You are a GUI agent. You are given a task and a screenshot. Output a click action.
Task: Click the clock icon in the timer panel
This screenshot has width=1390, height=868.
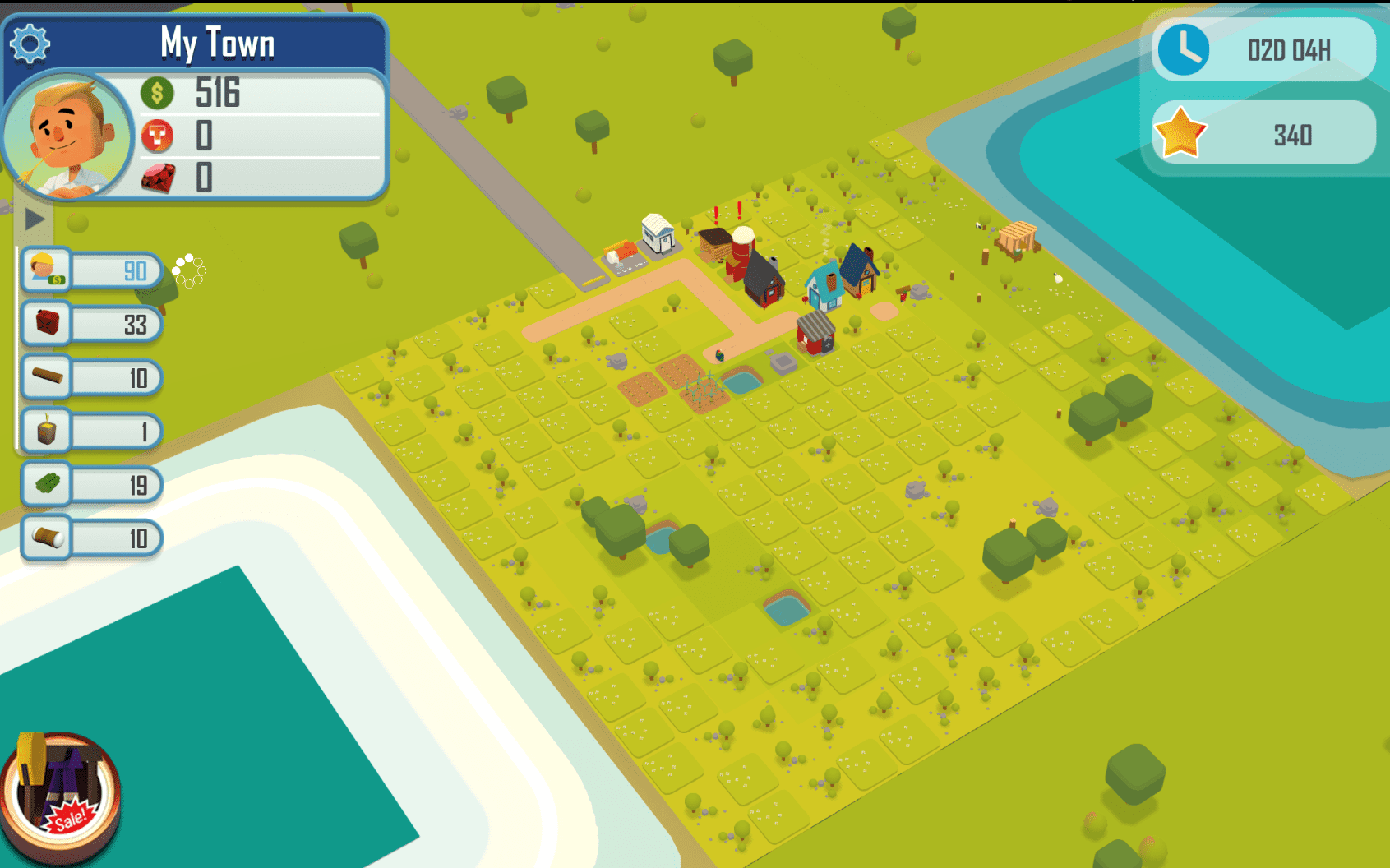click(1184, 51)
